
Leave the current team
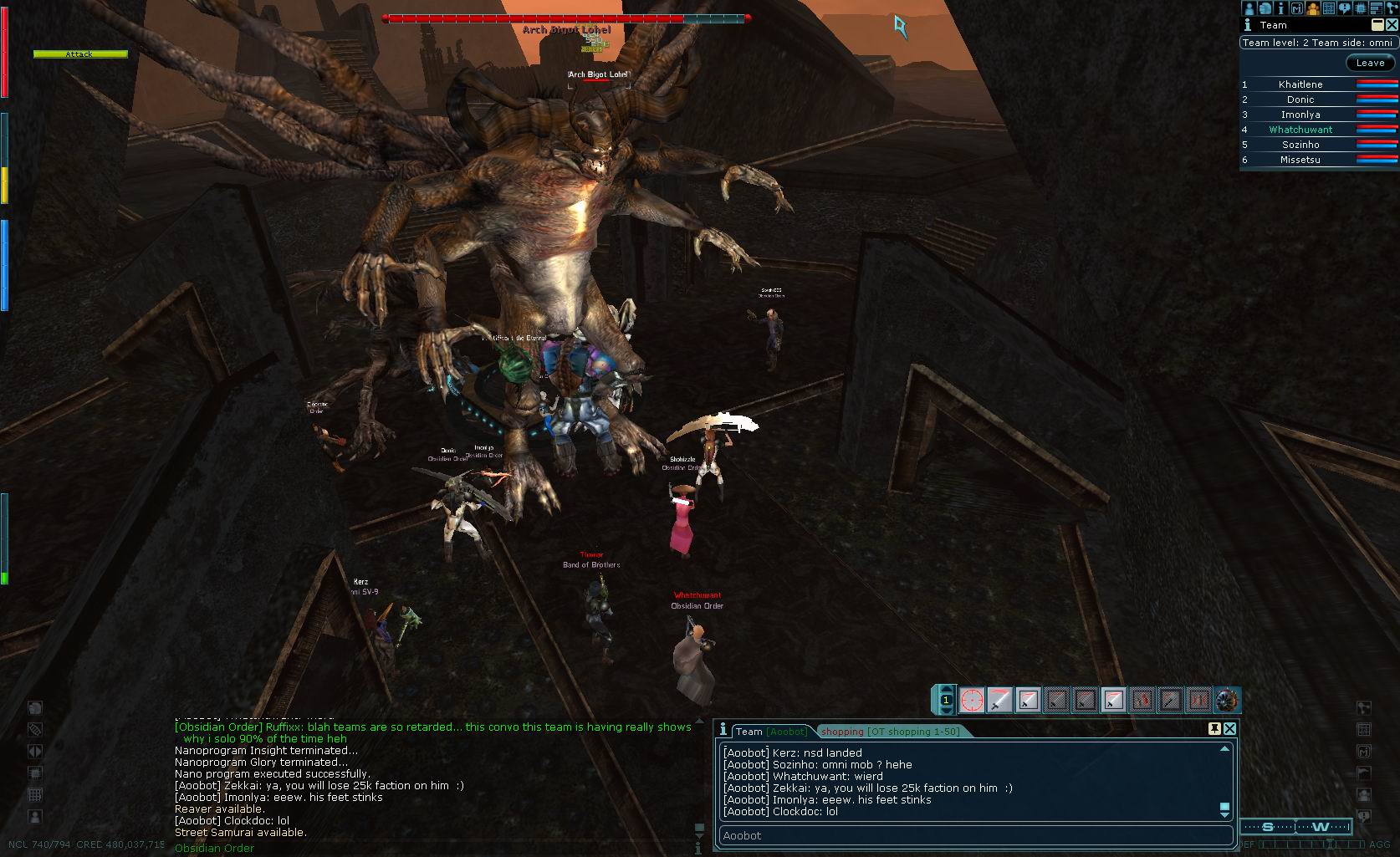click(x=1370, y=63)
